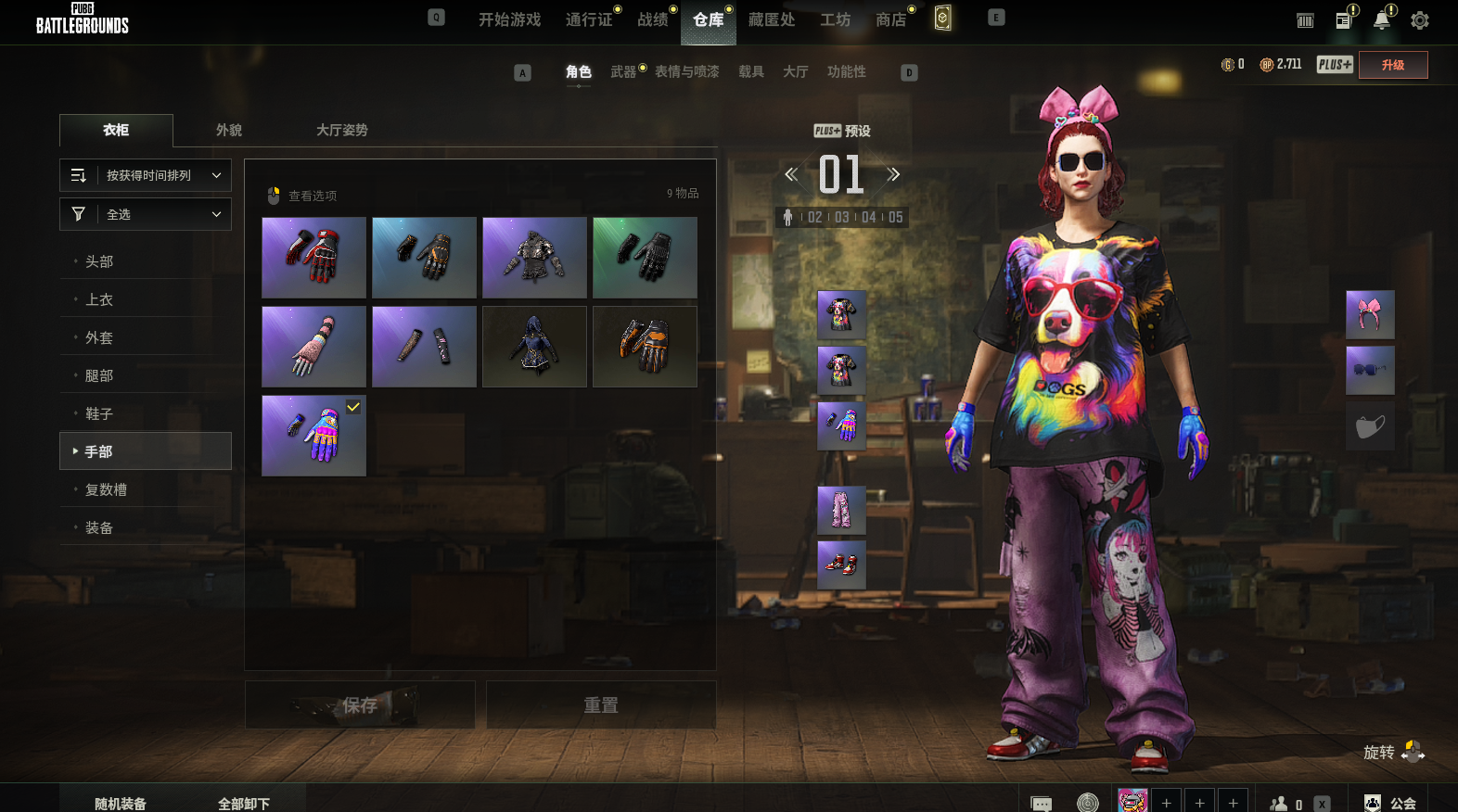
Task: Click the 升级 upgrade button
Action: pyautogui.click(x=1392, y=65)
